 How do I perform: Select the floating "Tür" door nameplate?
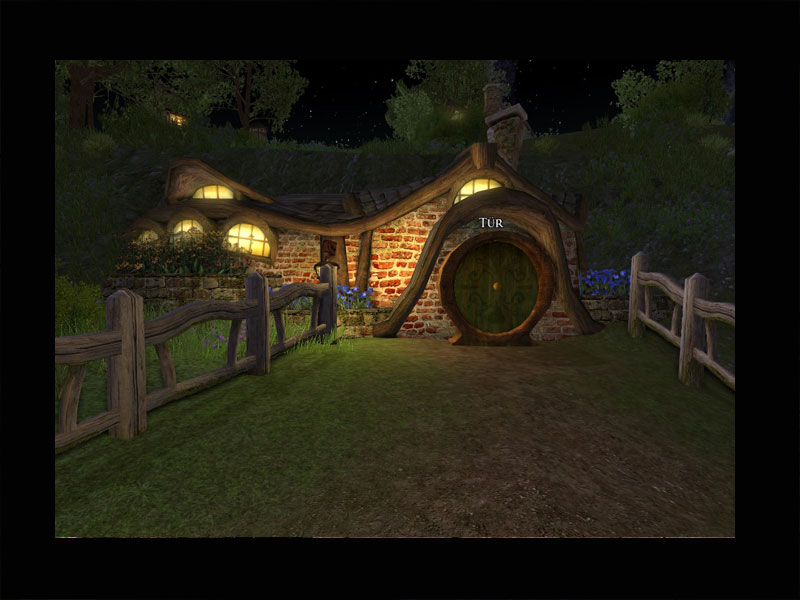[491, 222]
